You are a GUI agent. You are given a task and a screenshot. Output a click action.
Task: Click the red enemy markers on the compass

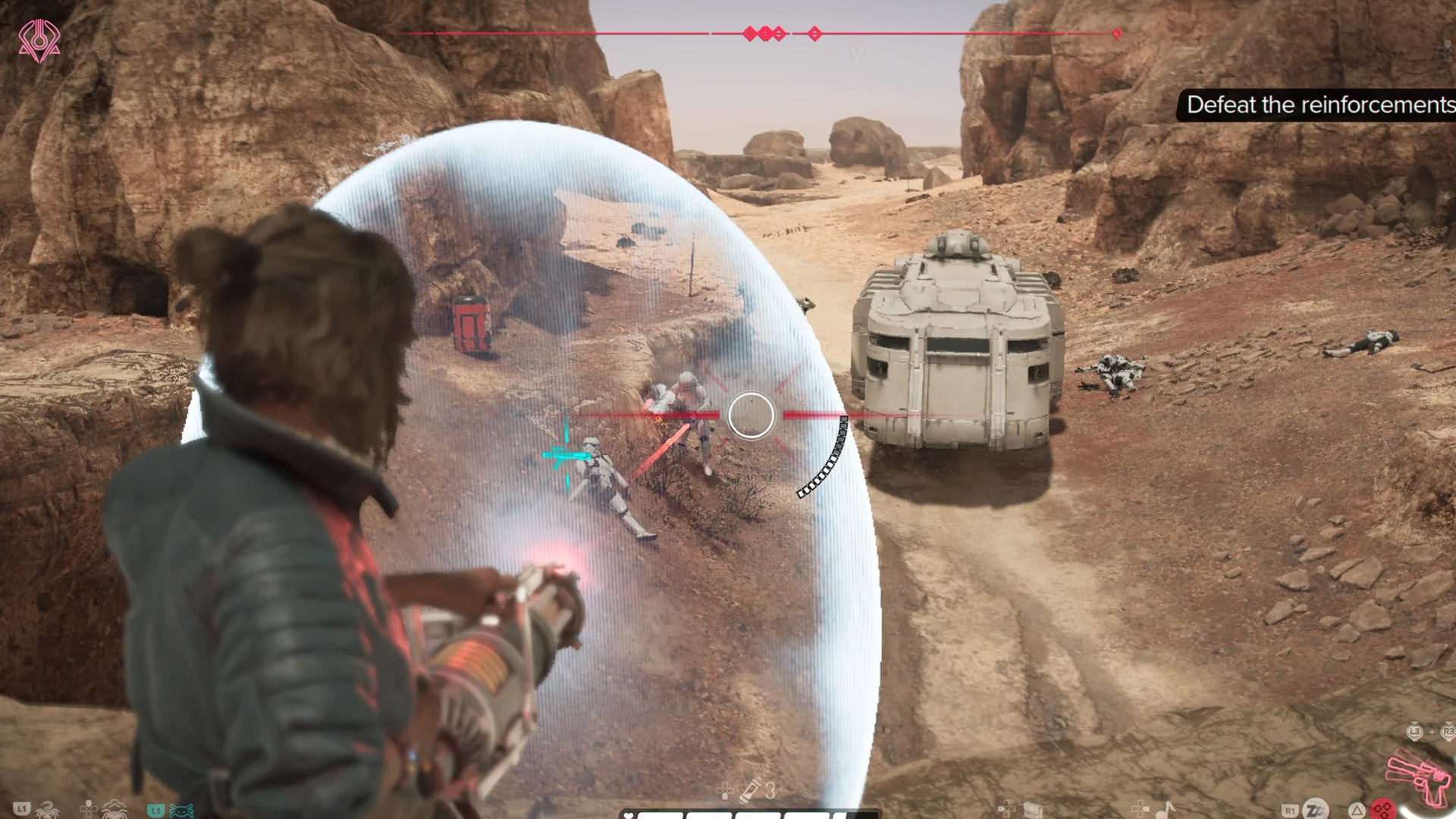point(764,33)
